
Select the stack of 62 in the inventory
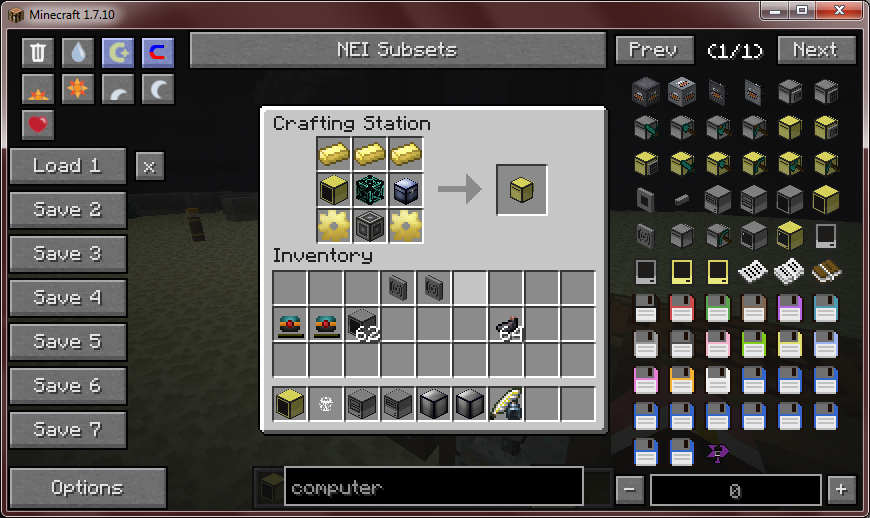pos(362,324)
